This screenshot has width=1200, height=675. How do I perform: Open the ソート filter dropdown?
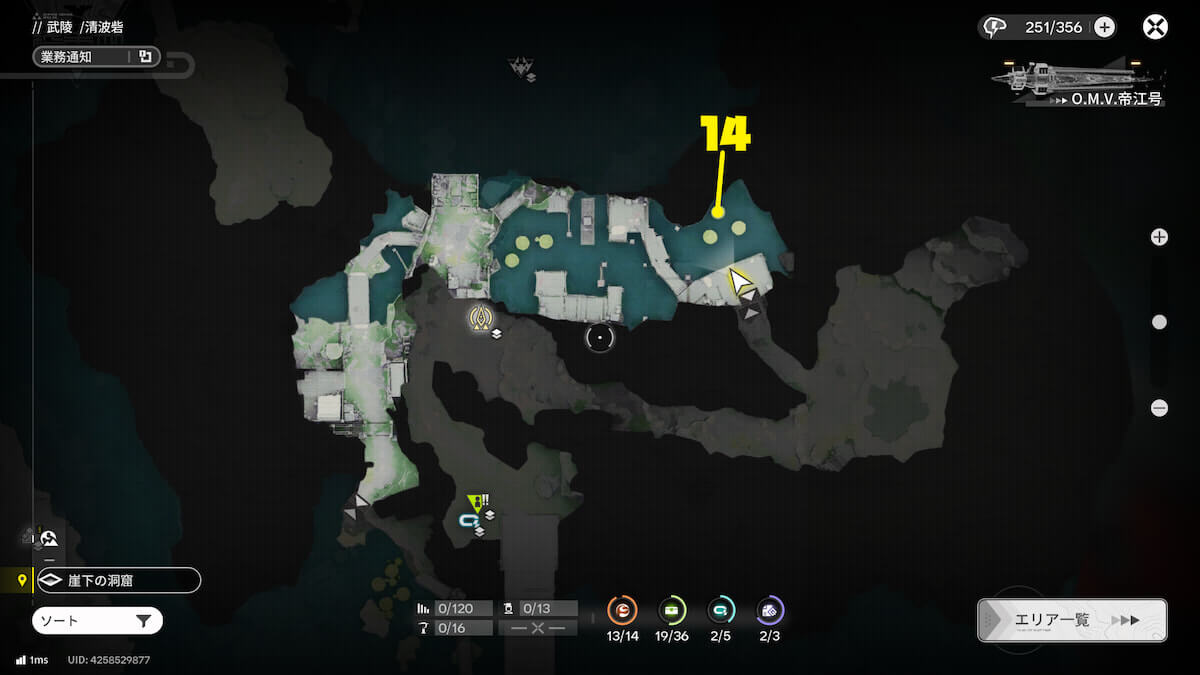[x=97, y=621]
